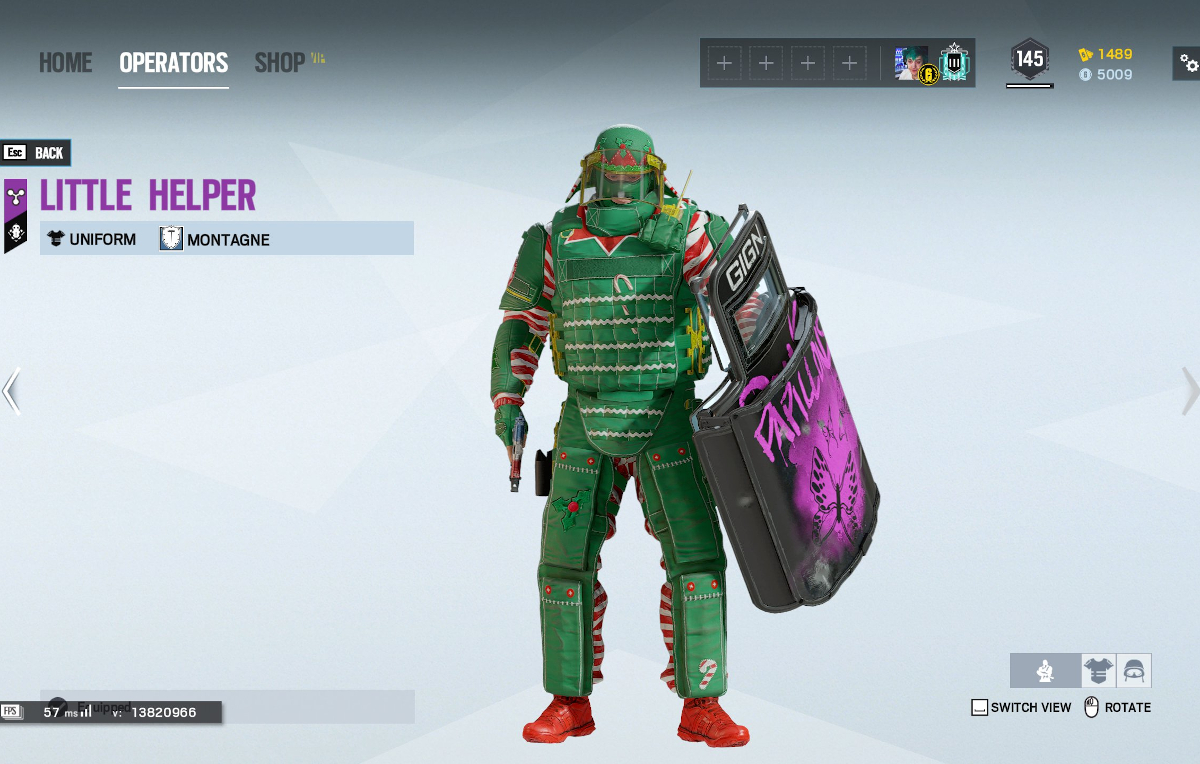Go to the Home tab
This screenshot has width=1200, height=764.
[66, 63]
